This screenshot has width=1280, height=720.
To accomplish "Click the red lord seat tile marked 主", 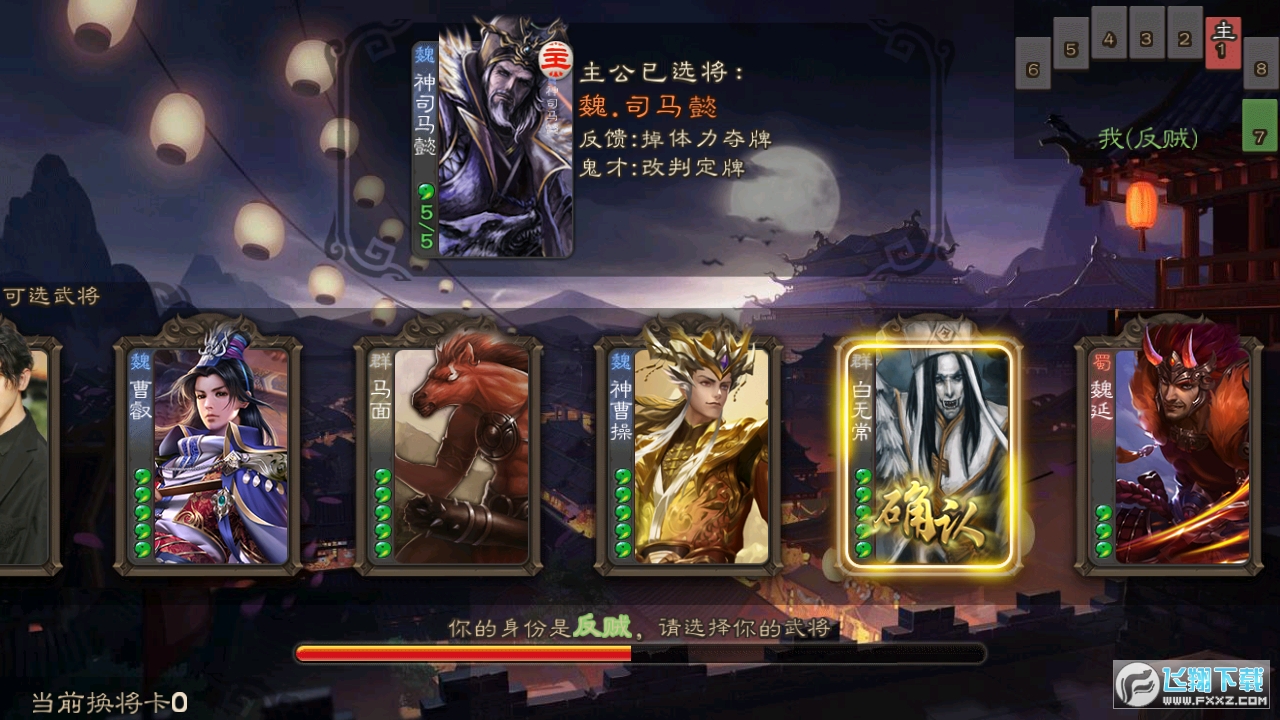I will click(1222, 43).
